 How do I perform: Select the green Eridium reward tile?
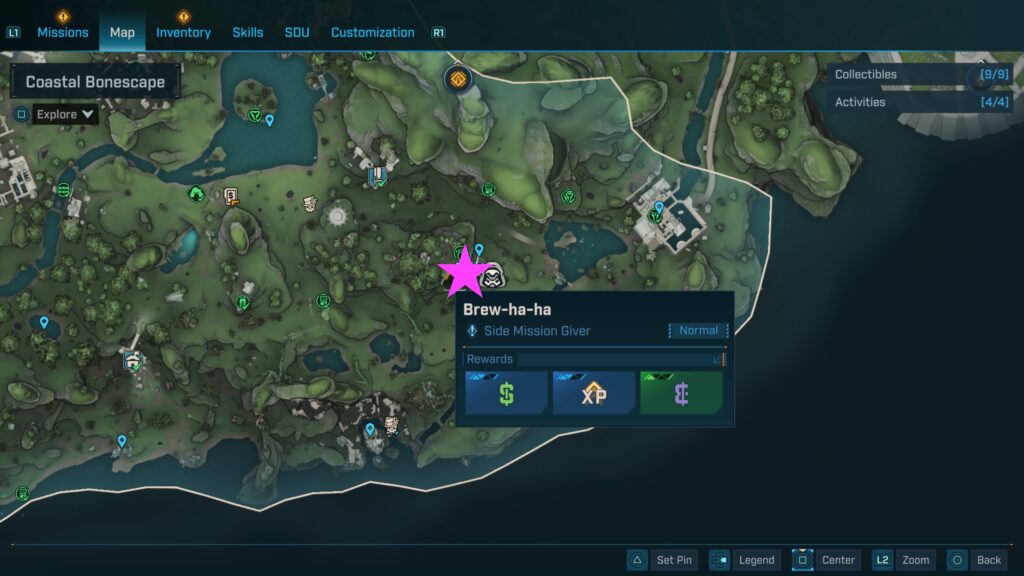(x=681, y=393)
